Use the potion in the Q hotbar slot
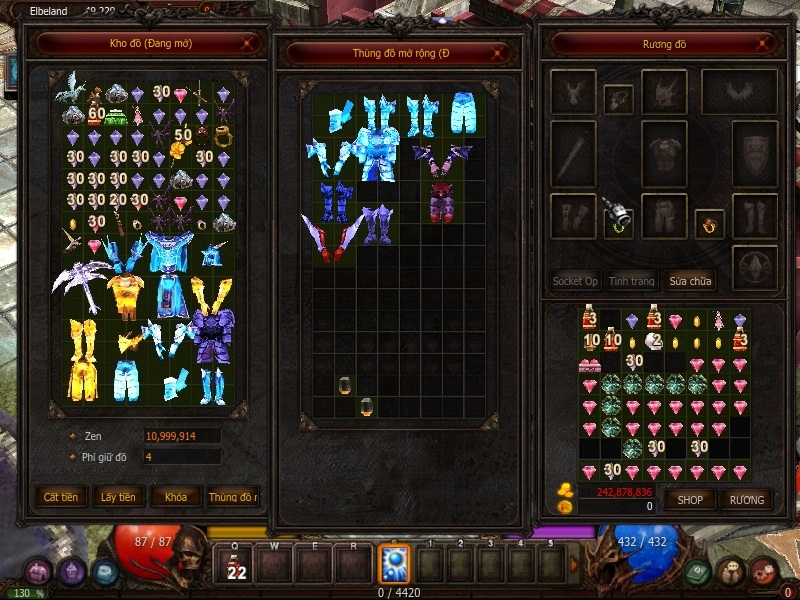The height and width of the screenshot is (600, 800). tap(236, 564)
